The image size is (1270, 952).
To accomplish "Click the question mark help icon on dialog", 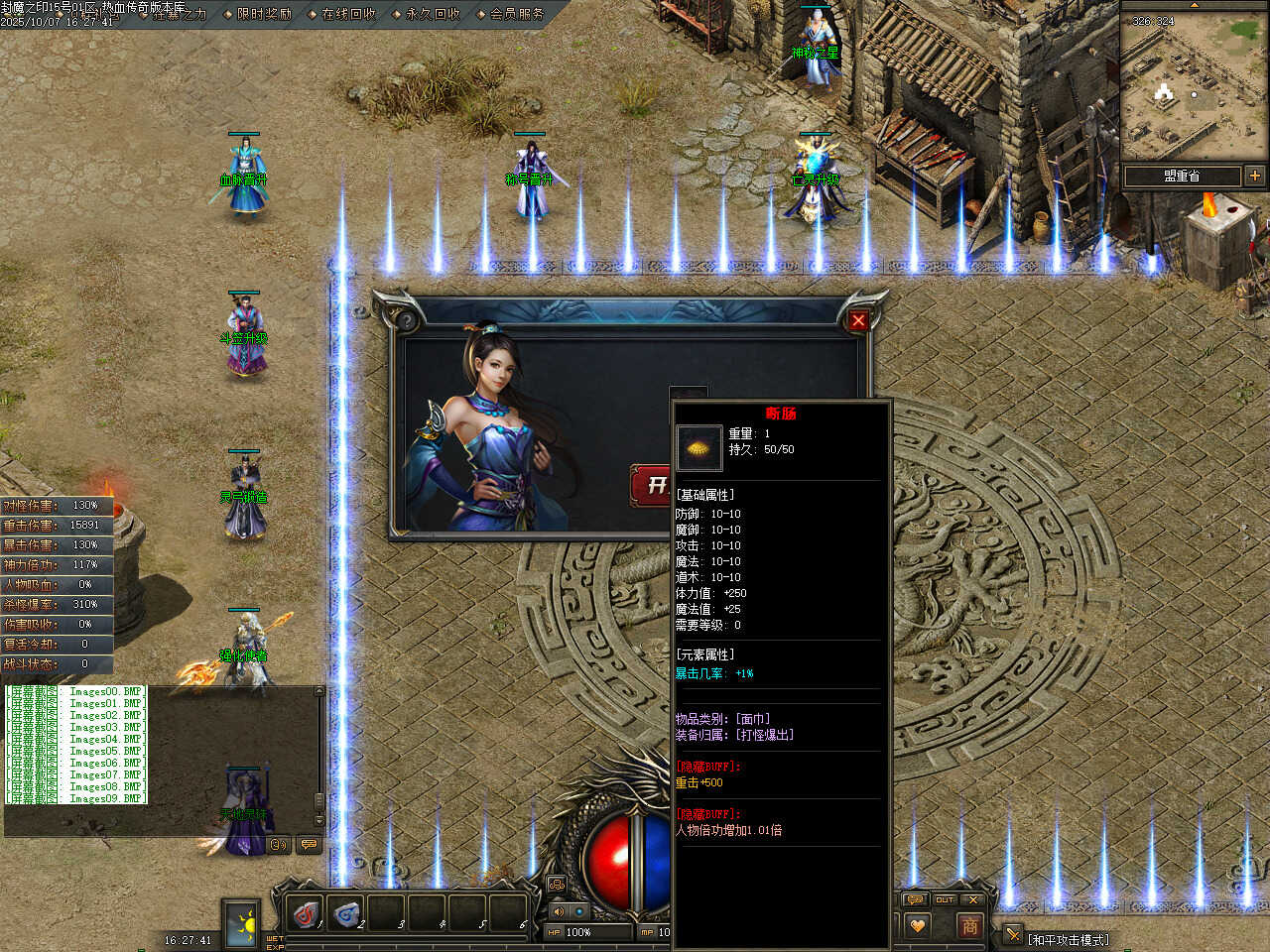I will pos(406,320).
